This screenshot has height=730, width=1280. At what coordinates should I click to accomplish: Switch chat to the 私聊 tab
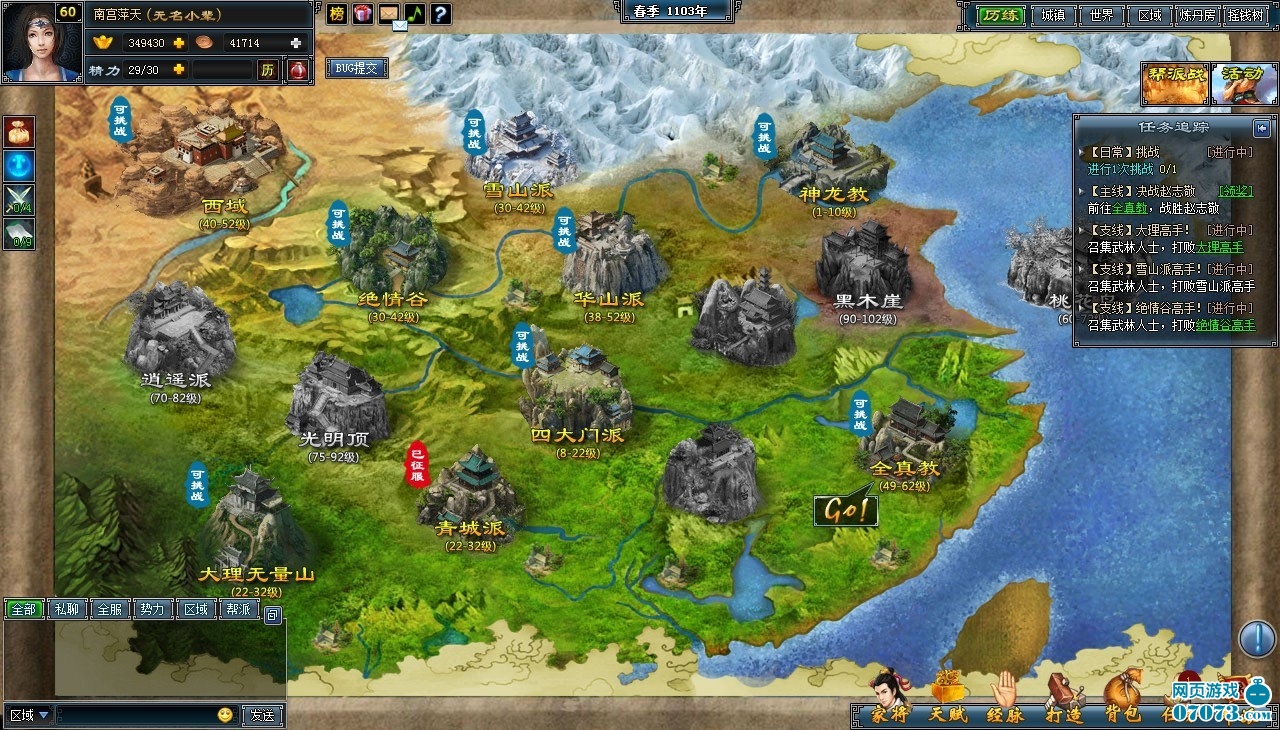(67, 609)
